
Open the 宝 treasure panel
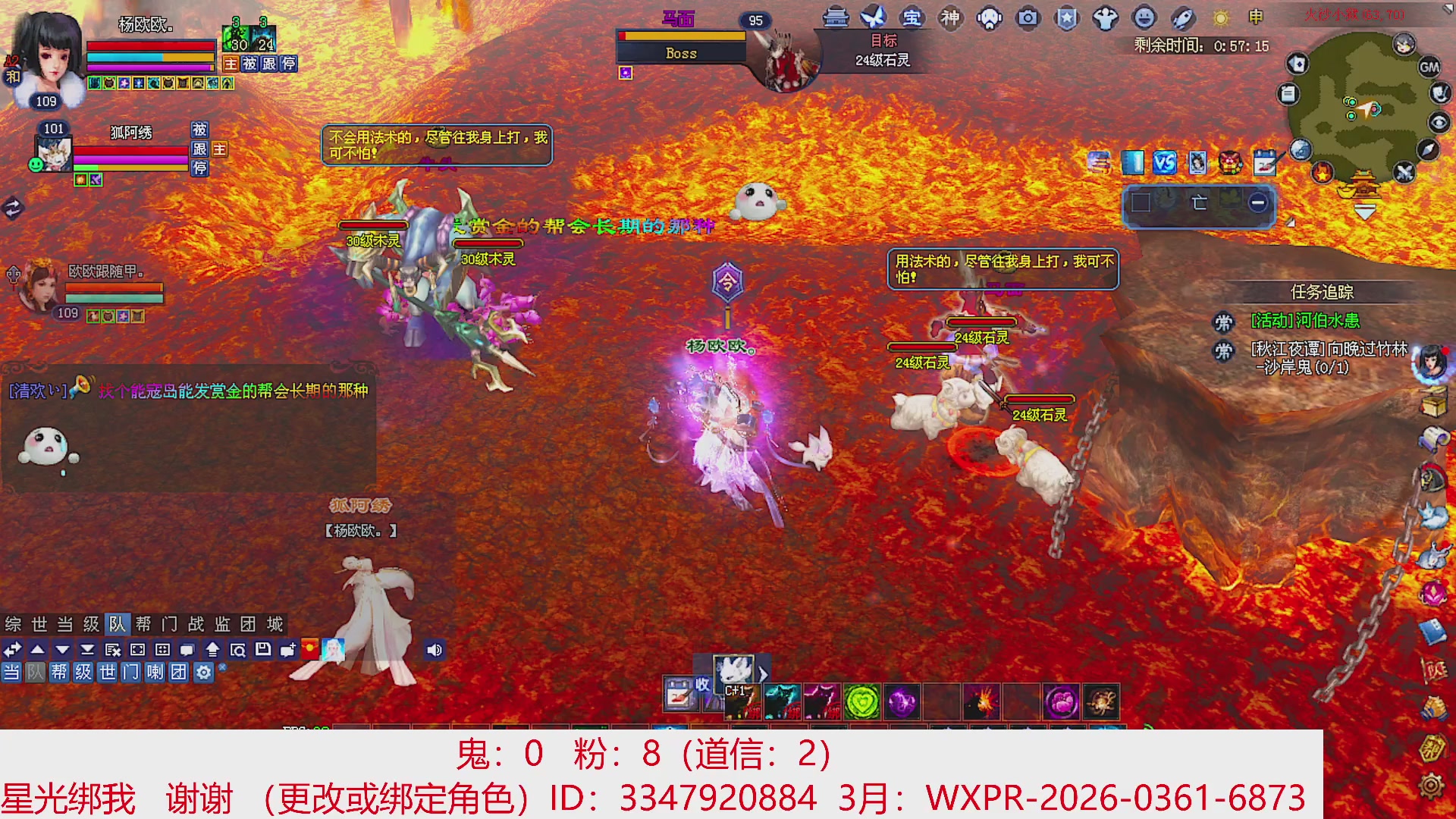[913, 20]
